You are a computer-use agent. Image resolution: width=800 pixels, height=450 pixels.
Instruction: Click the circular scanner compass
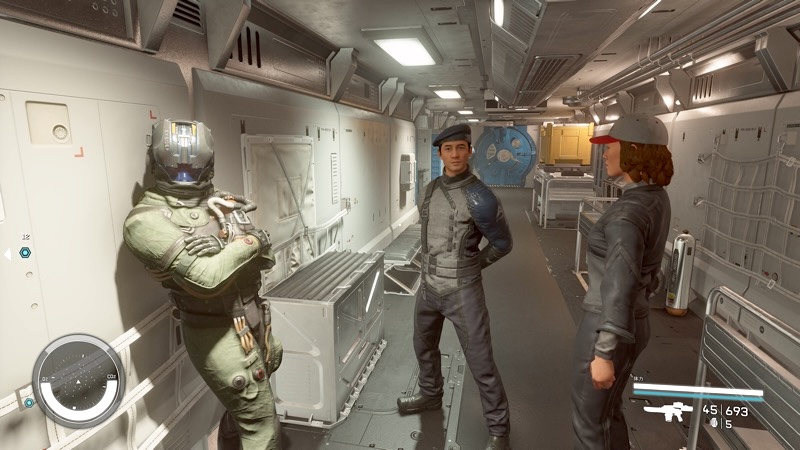tap(78, 380)
